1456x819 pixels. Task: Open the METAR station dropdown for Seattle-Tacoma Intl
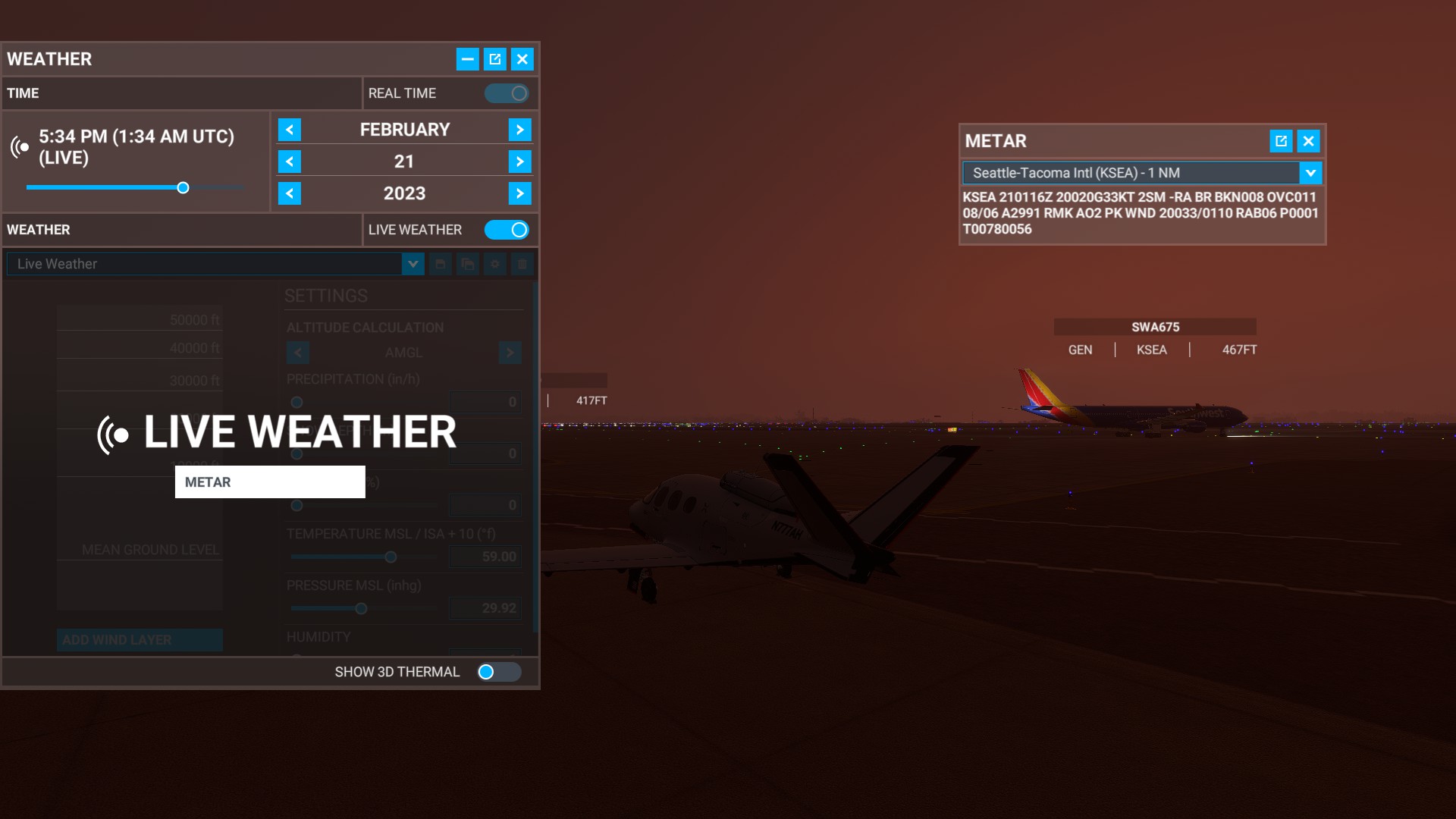click(x=1312, y=173)
